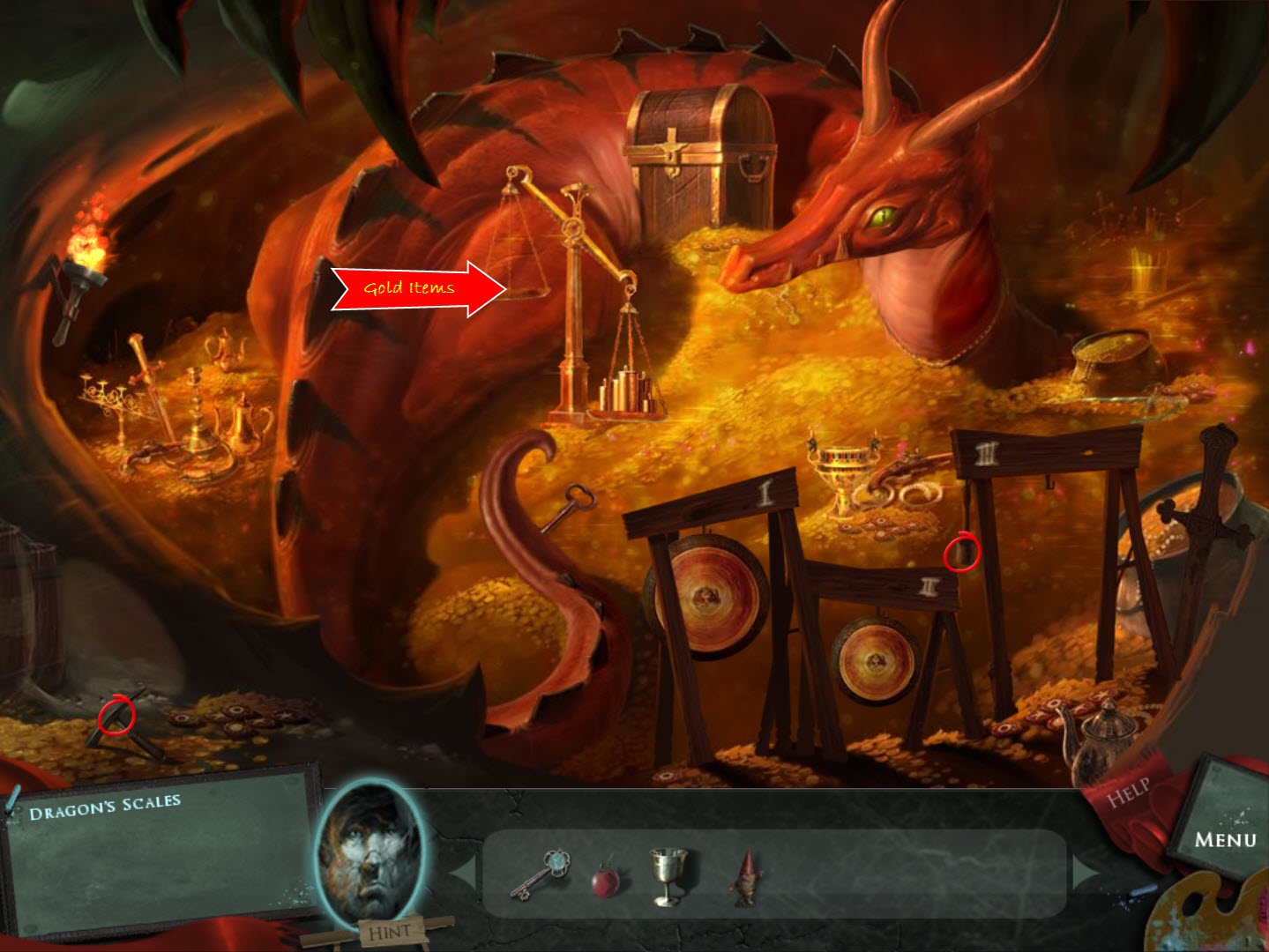The height and width of the screenshot is (952, 1269).
Task: Click the weight cylinders on the scale's lower pan
Action: (x=626, y=392)
